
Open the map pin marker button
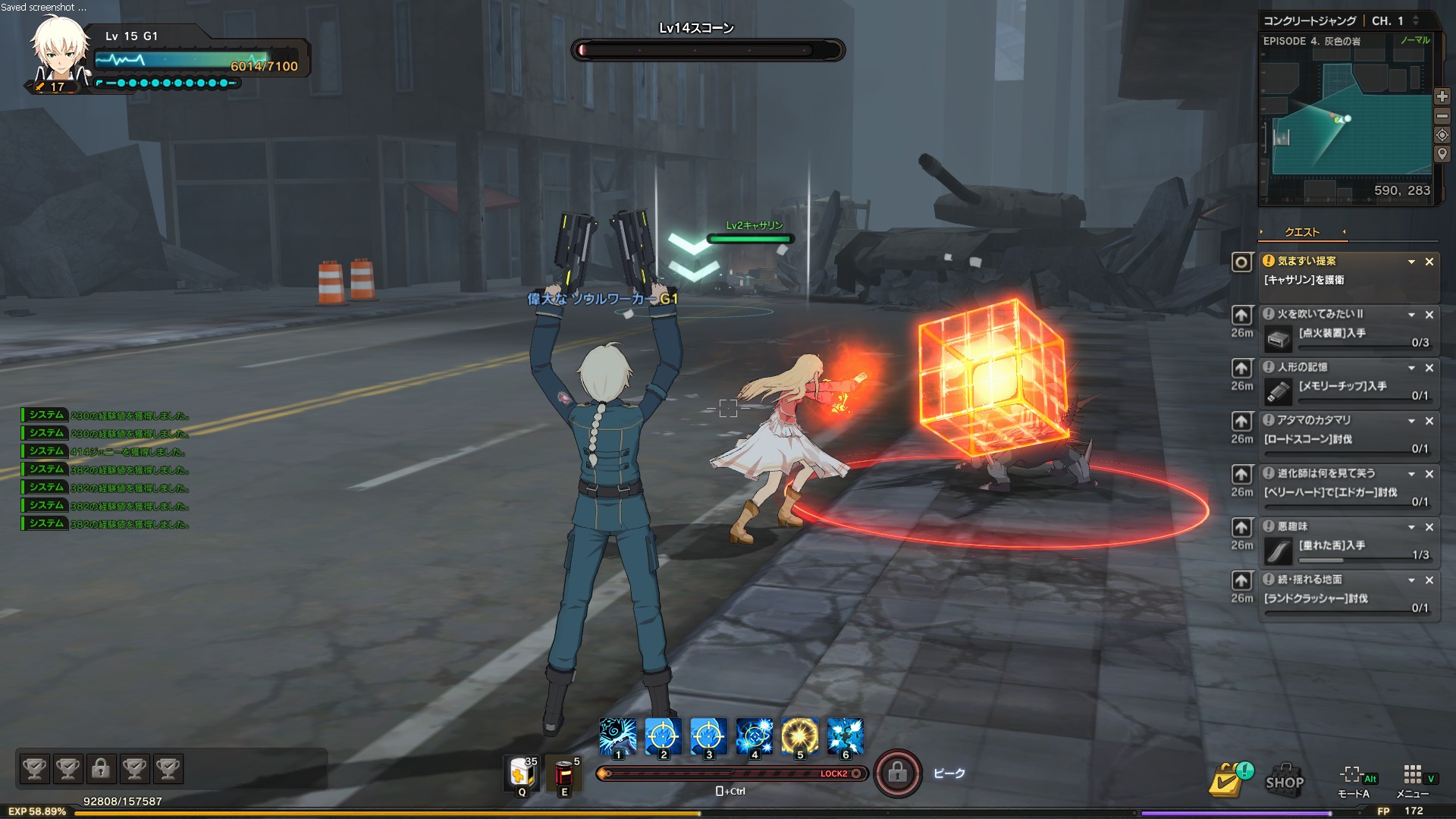[1442, 154]
